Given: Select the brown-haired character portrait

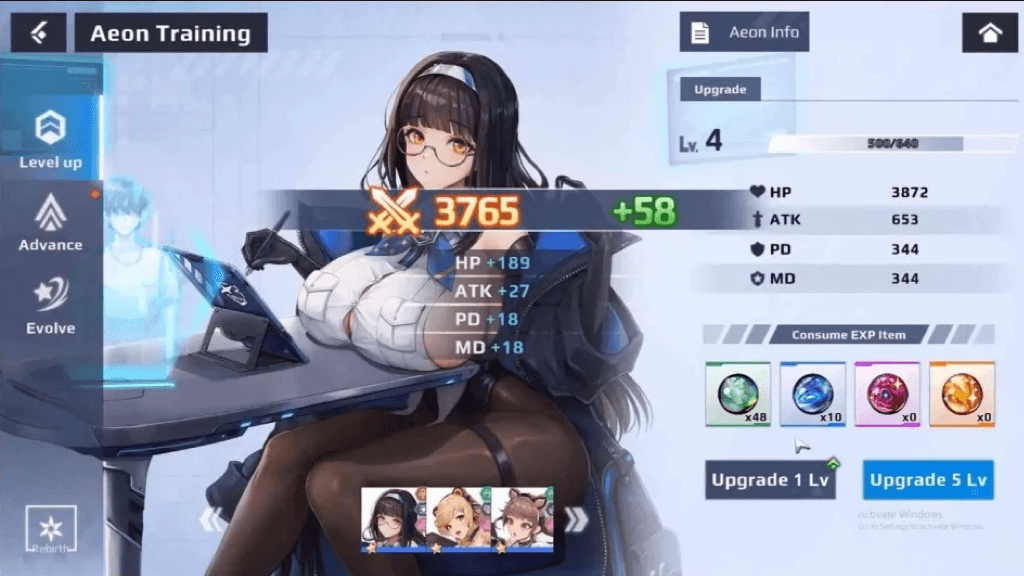Looking at the screenshot, I should [x=522, y=519].
